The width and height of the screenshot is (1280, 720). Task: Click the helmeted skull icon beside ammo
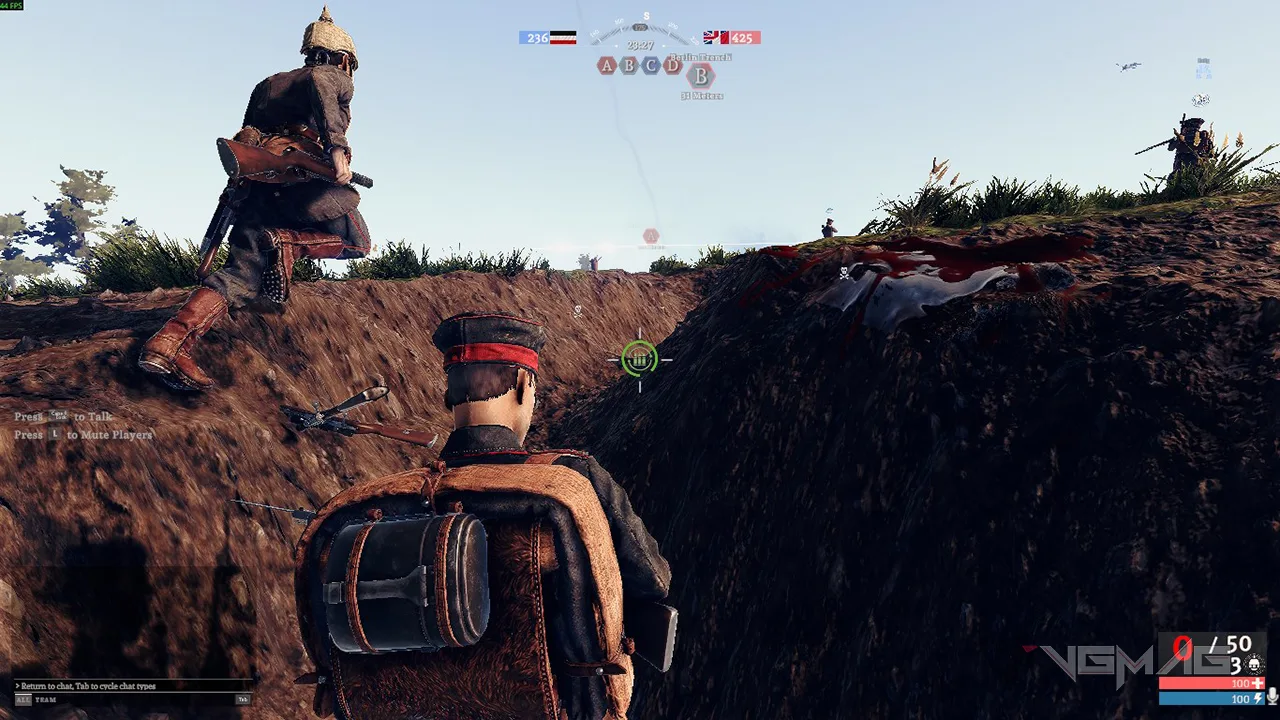(1254, 664)
